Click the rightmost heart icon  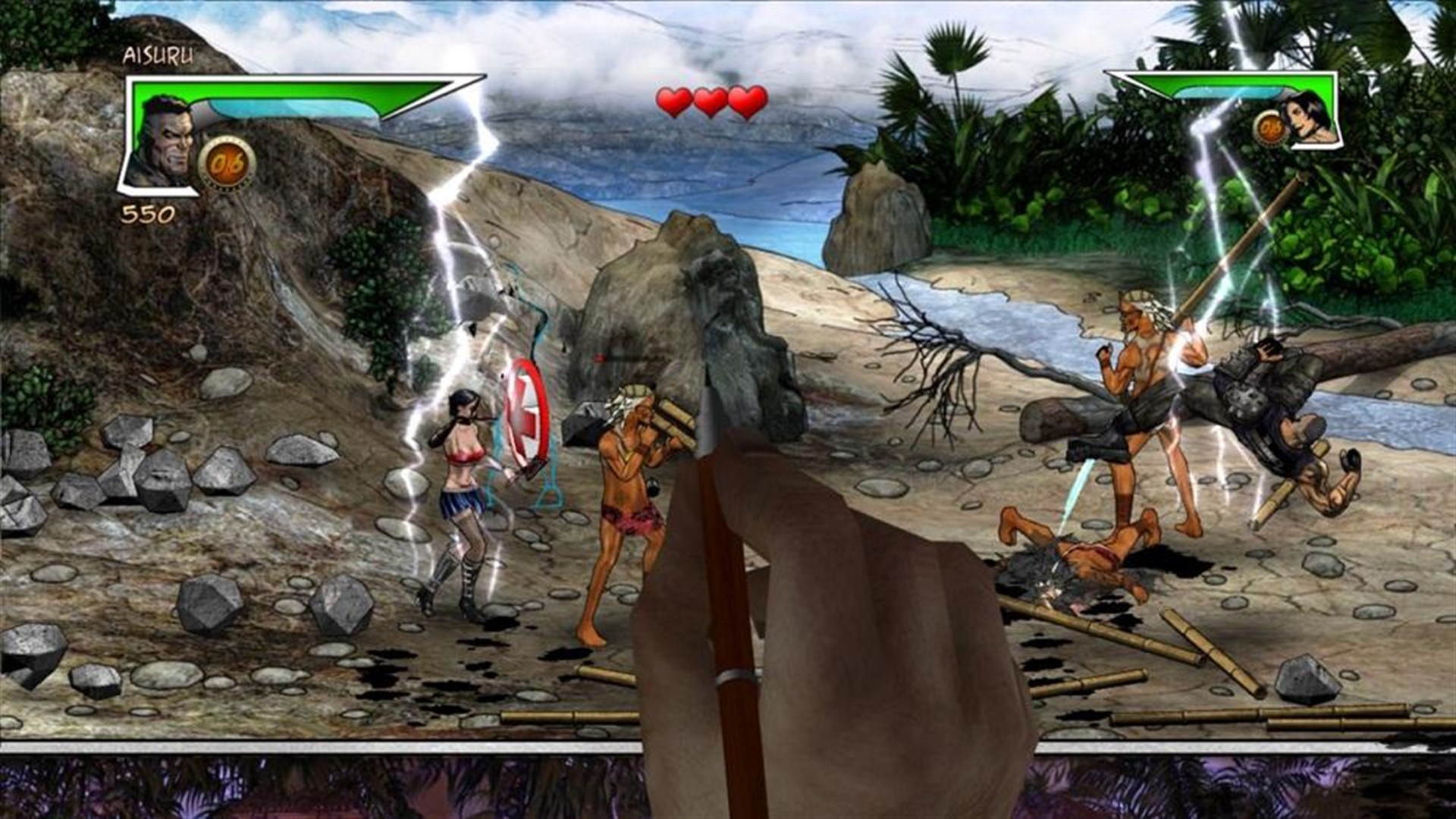(747, 100)
